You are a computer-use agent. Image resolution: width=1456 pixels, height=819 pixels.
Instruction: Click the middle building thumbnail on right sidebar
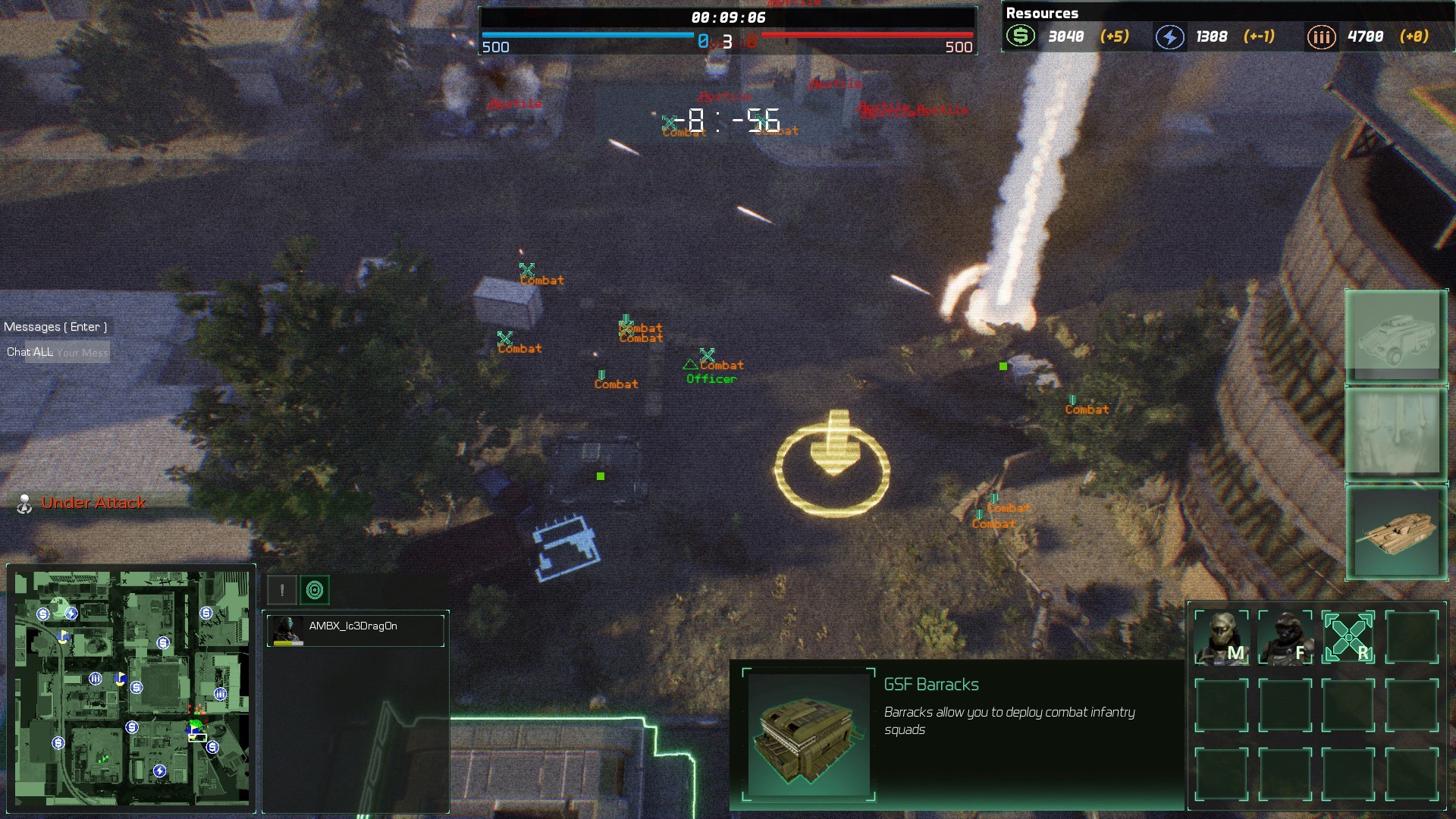1395,433
